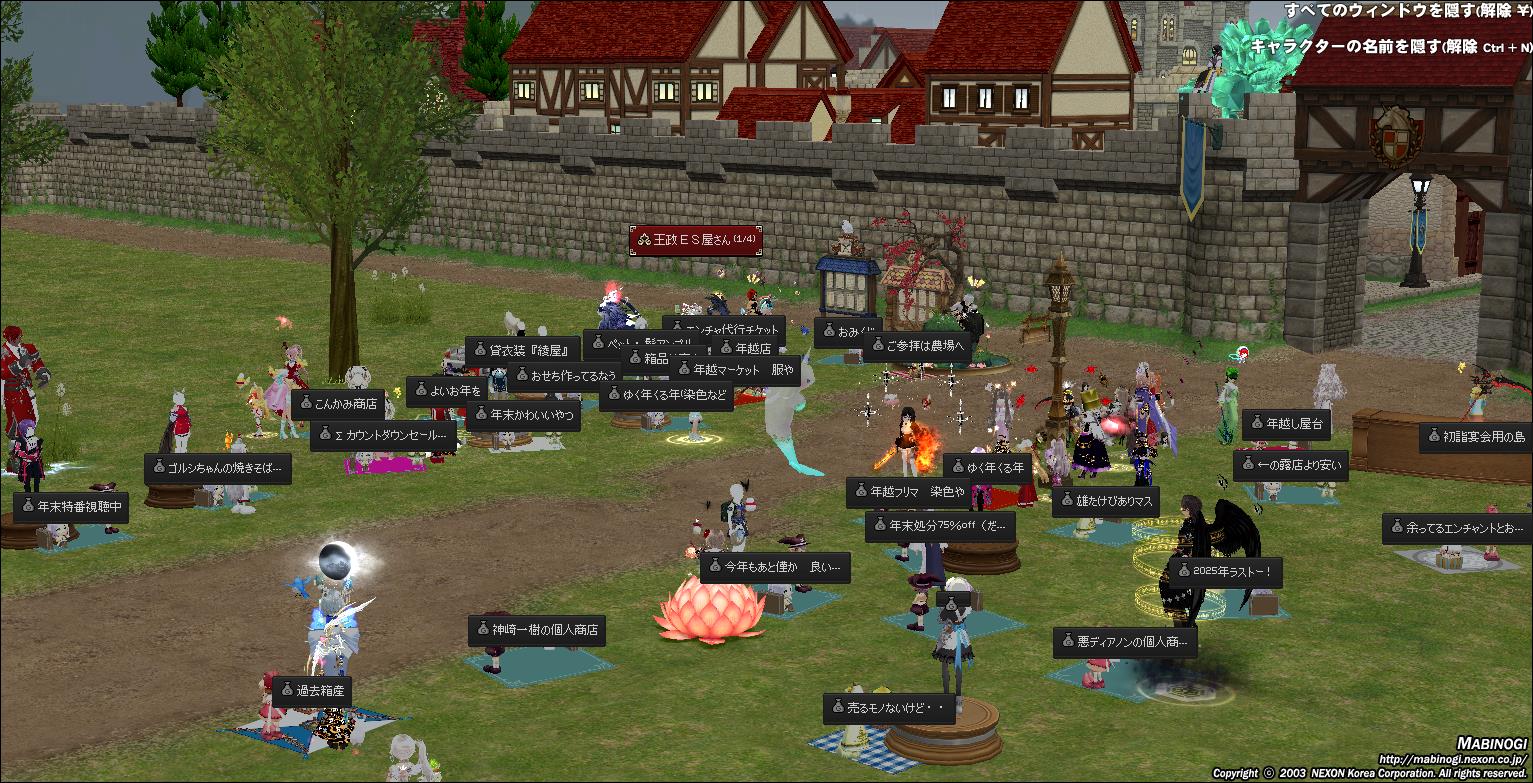Select the 雄たけびありマス shop sign
1533x783 pixels.
click(1104, 501)
